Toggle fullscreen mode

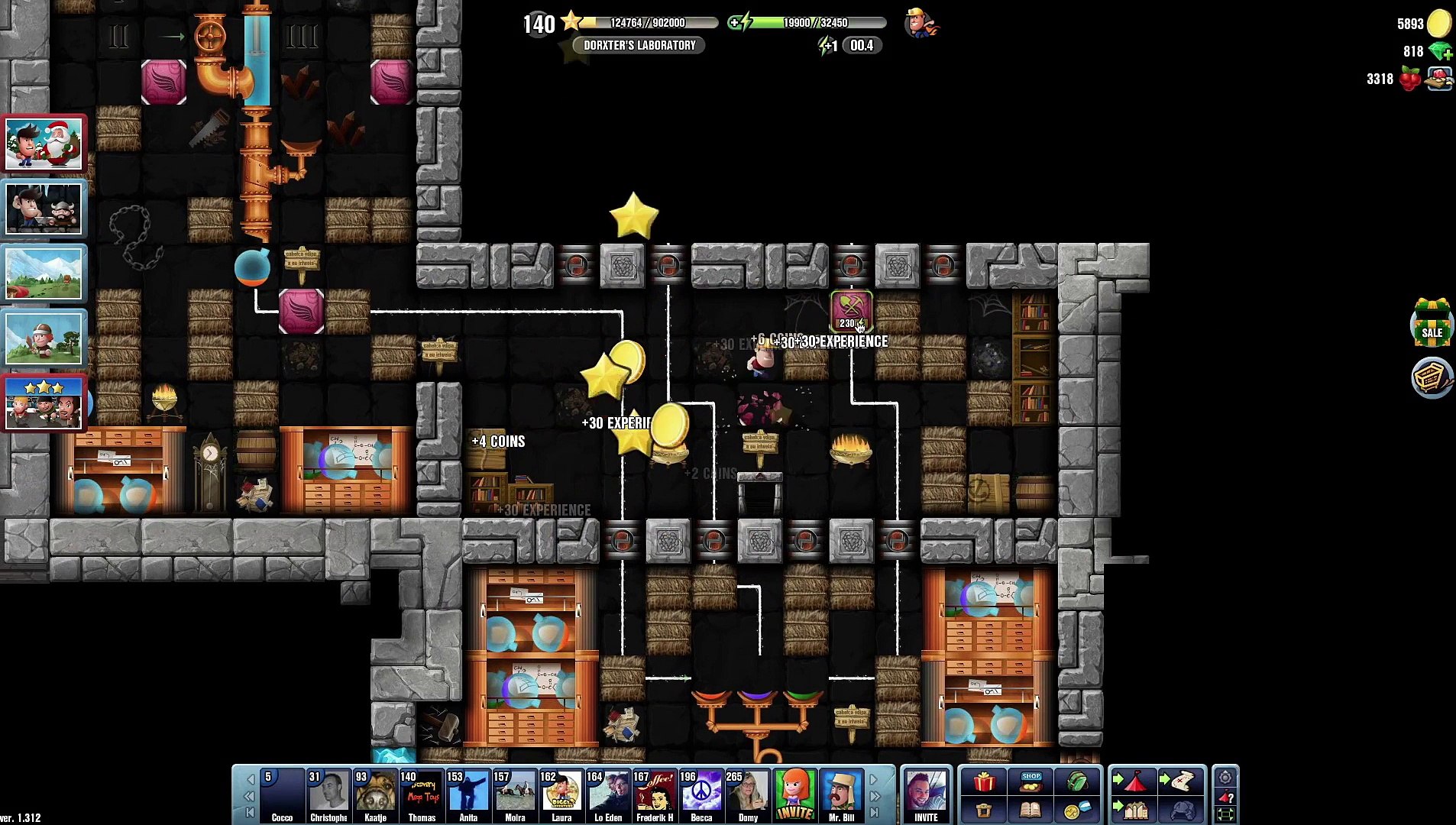point(1225,814)
